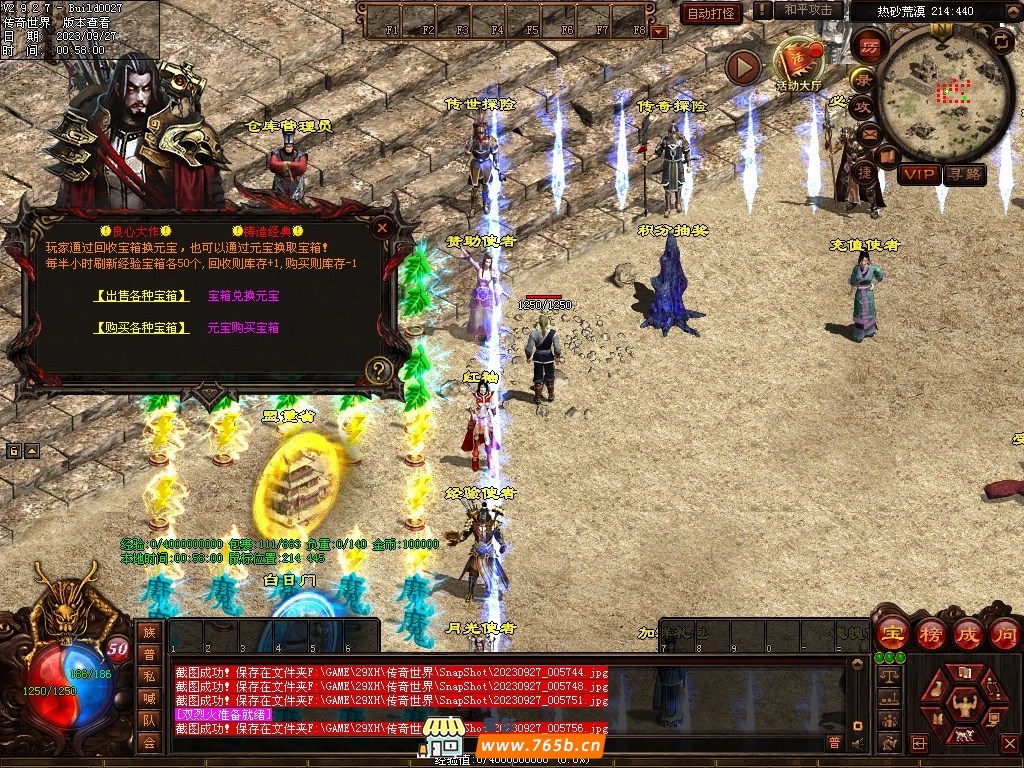1024x768 pixels.
Task: Switch chat to the 私 private channel
Action: click(149, 676)
